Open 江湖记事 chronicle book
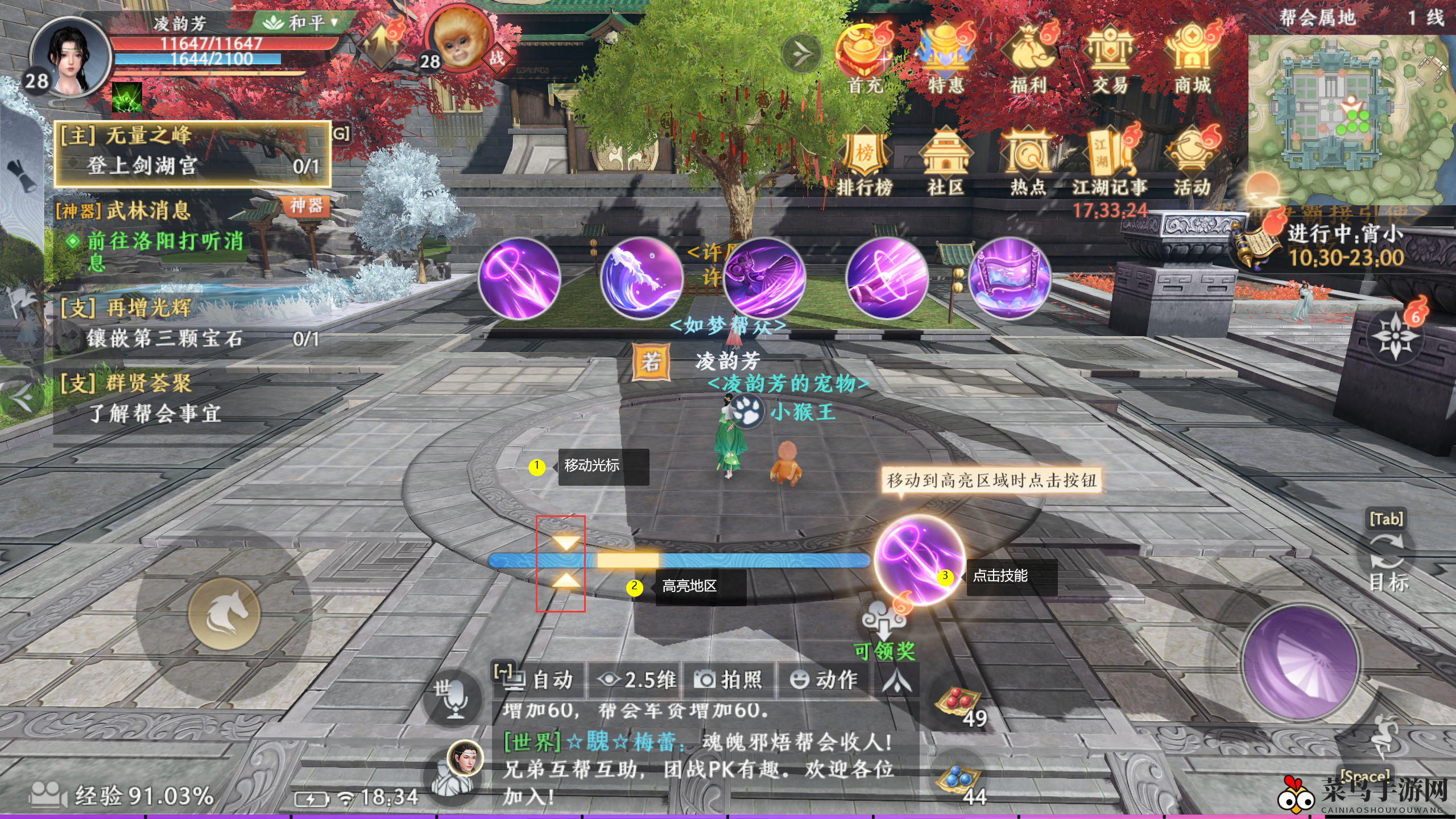Image resolution: width=1456 pixels, height=819 pixels. 1110,159
